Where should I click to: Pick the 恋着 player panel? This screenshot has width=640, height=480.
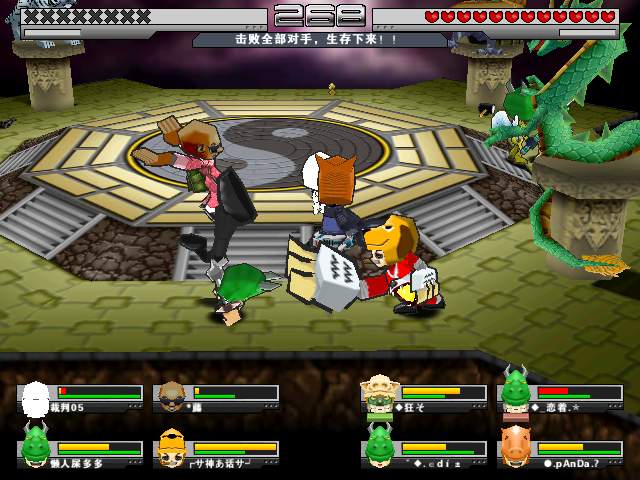click(560, 398)
